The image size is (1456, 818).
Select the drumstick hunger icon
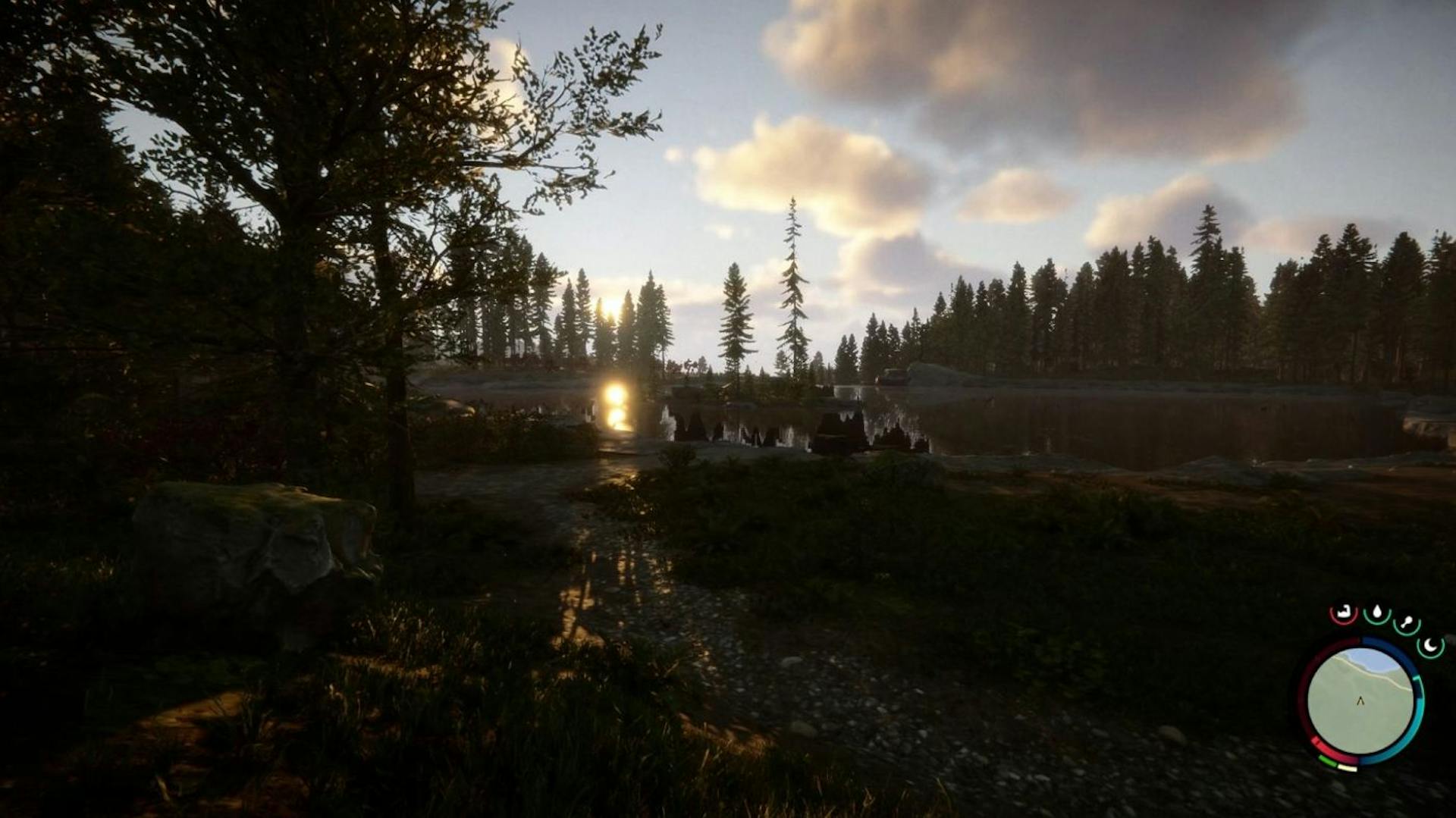click(x=1407, y=623)
